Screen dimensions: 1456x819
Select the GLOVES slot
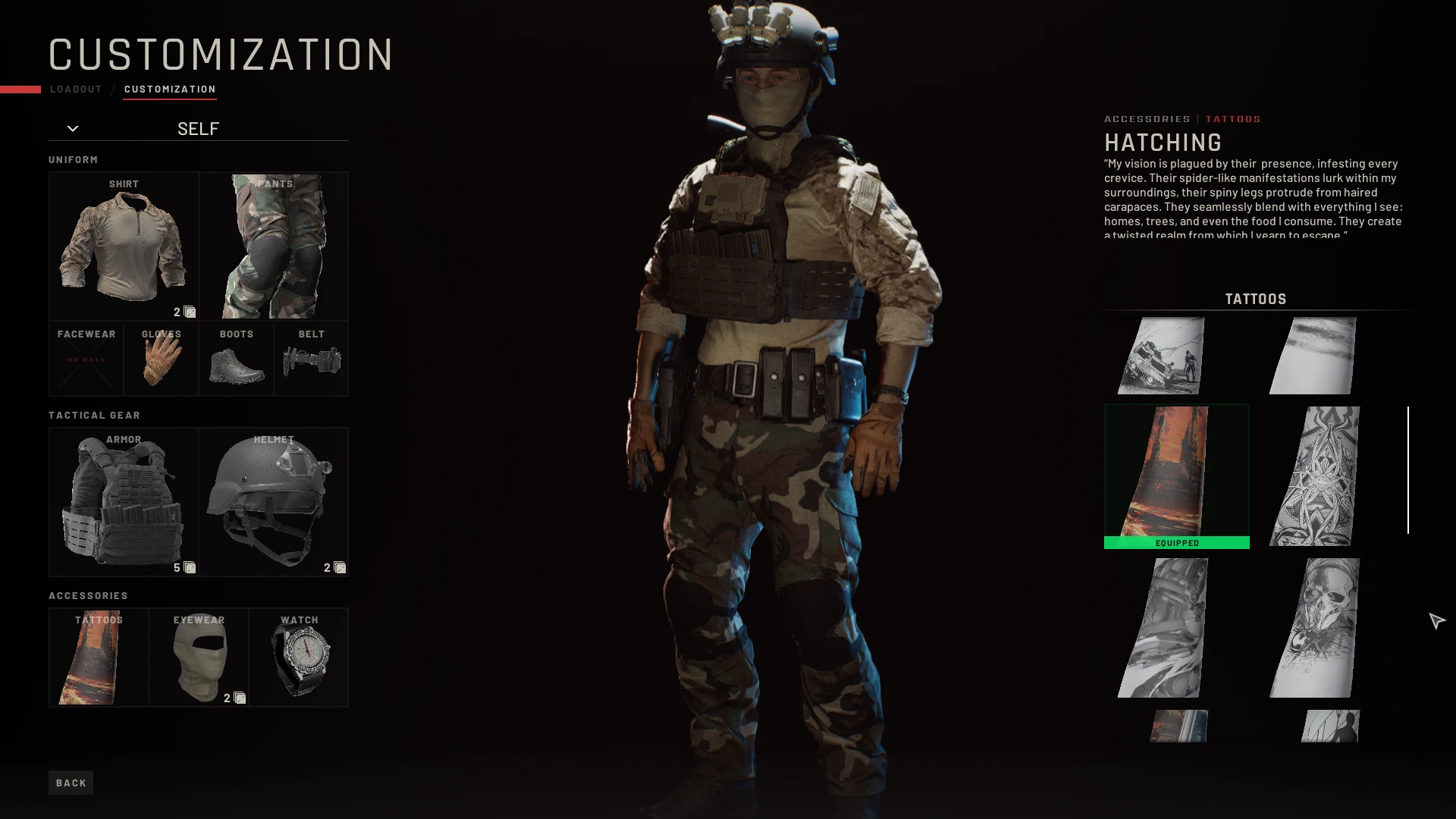tap(161, 358)
